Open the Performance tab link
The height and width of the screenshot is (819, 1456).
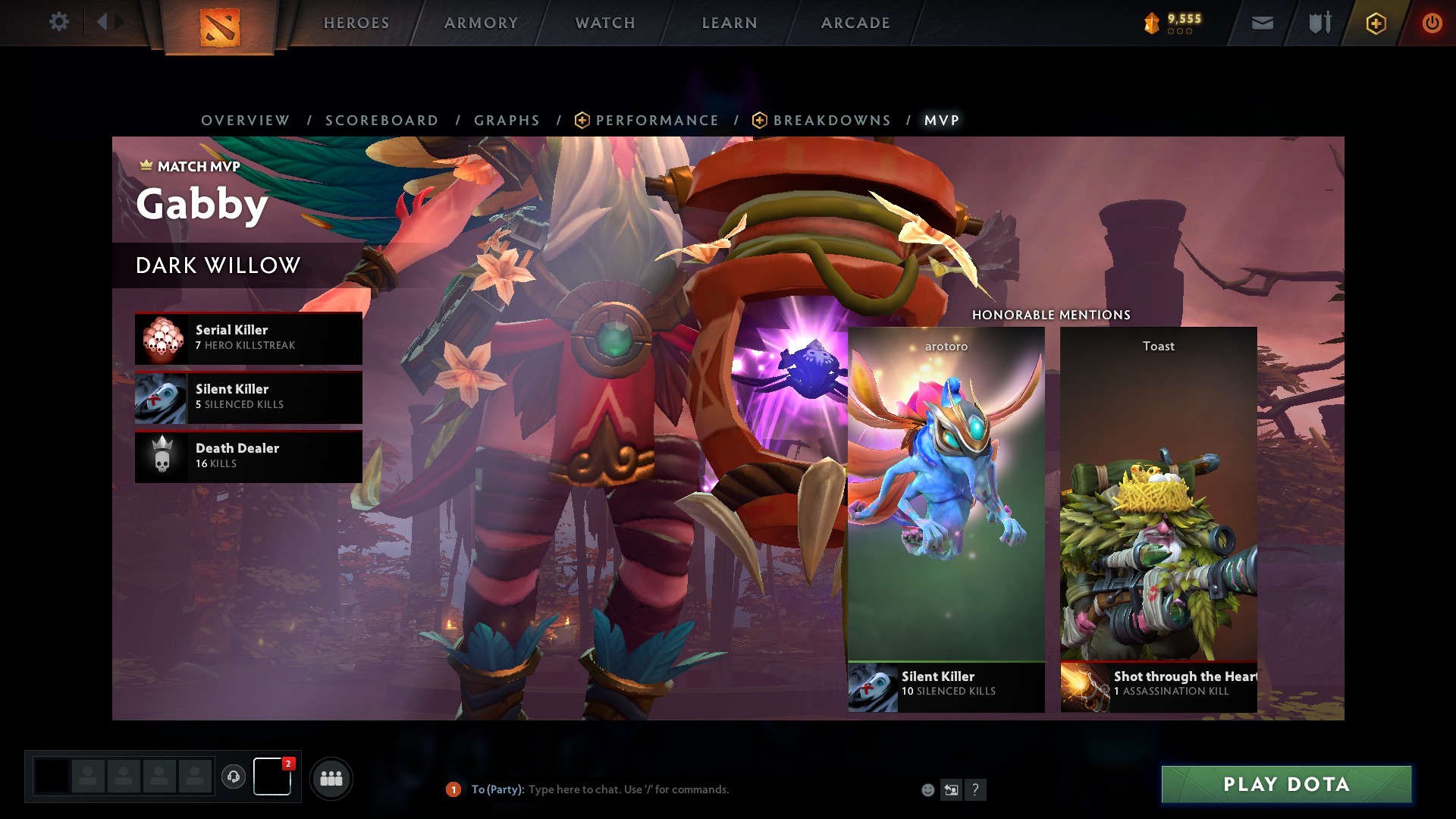pyautogui.click(x=657, y=120)
